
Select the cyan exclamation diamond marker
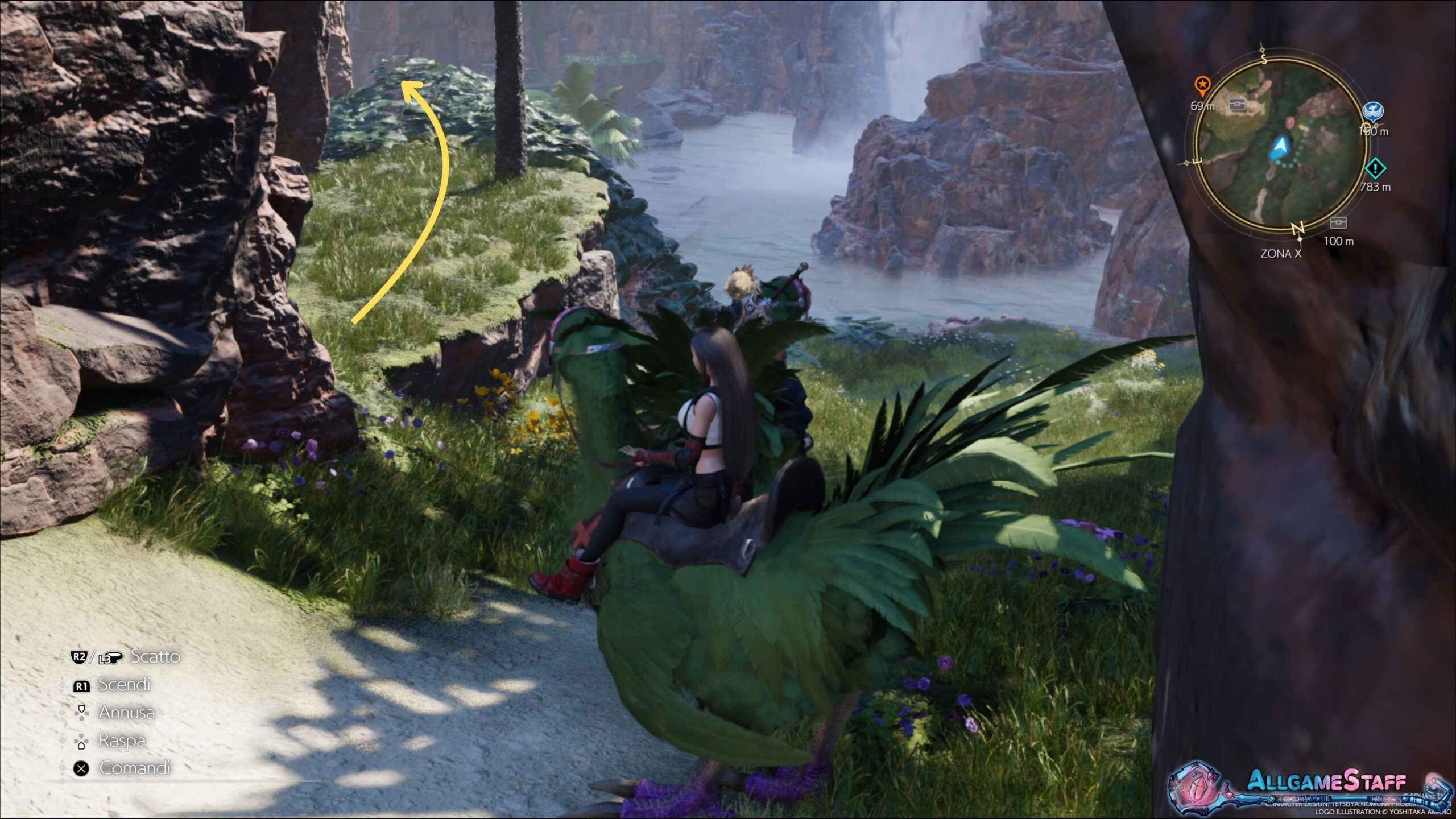click(1375, 168)
